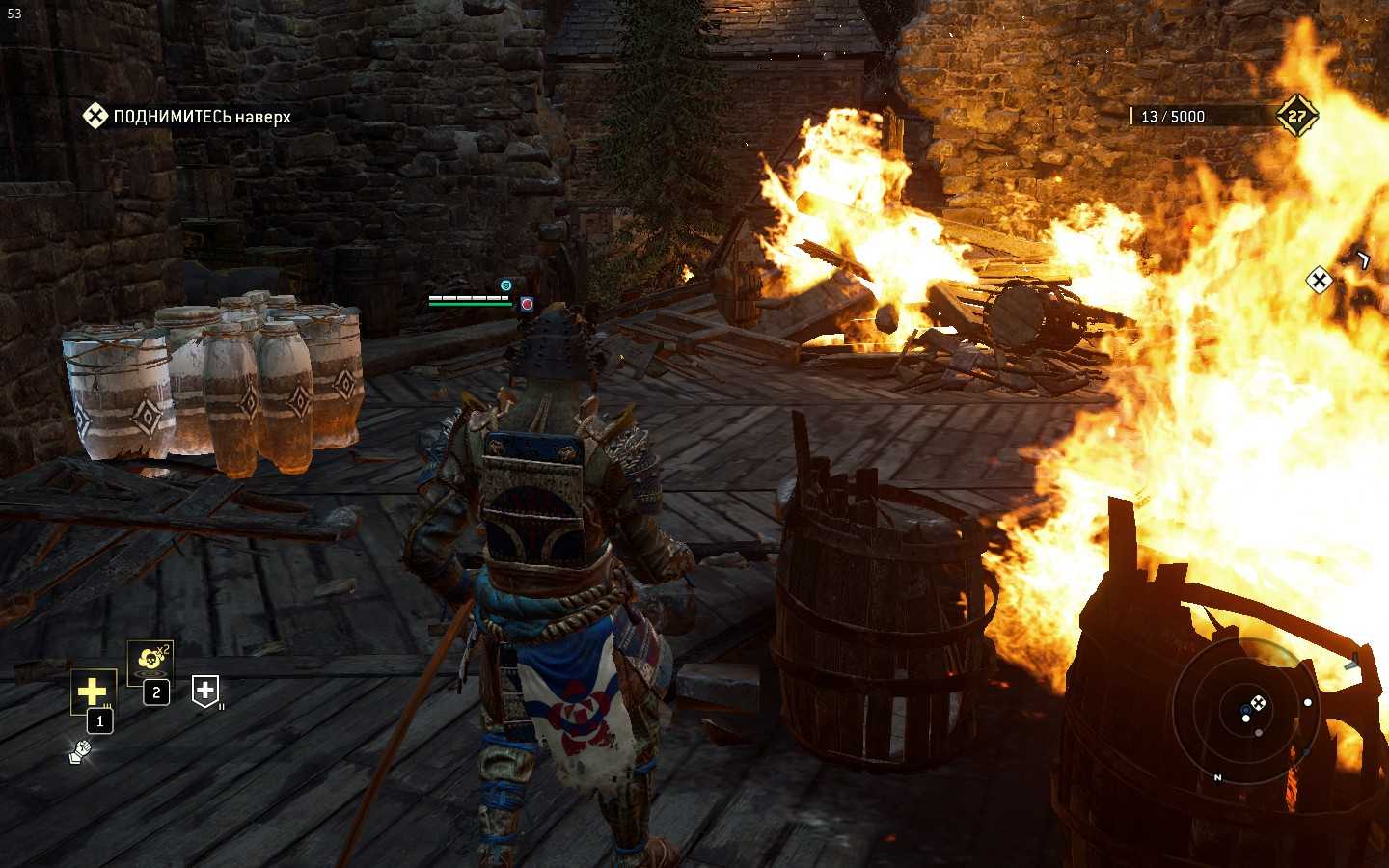
Task: Use the poison skull cloud feat
Action: pyautogui.click(x=150, y=660)
